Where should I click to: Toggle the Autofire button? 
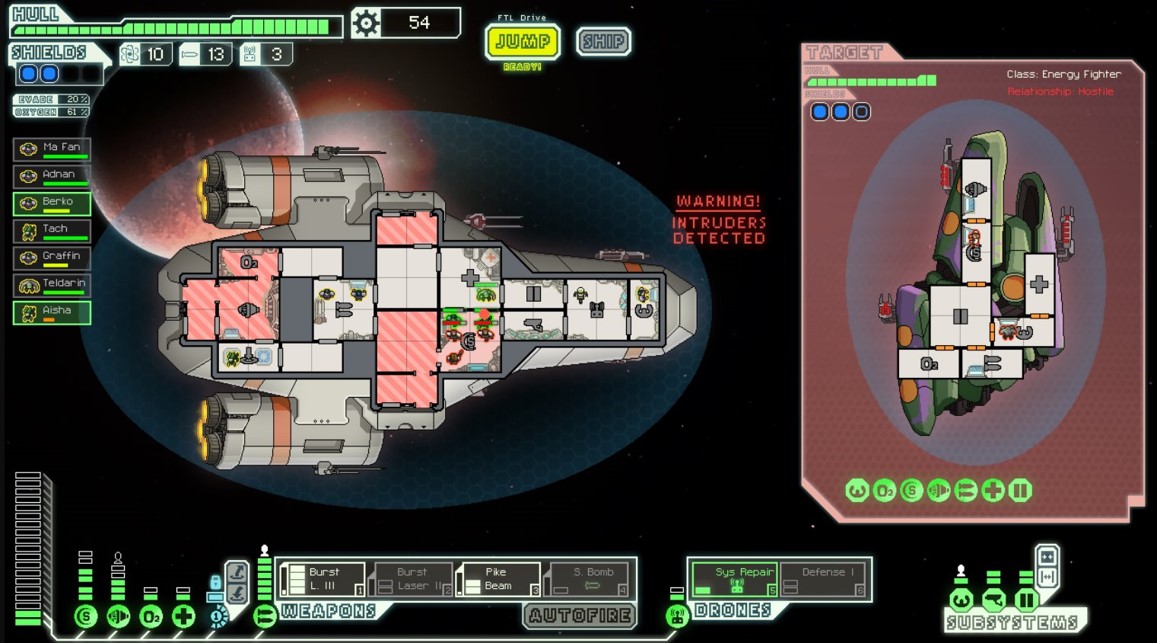coord(580,615)
